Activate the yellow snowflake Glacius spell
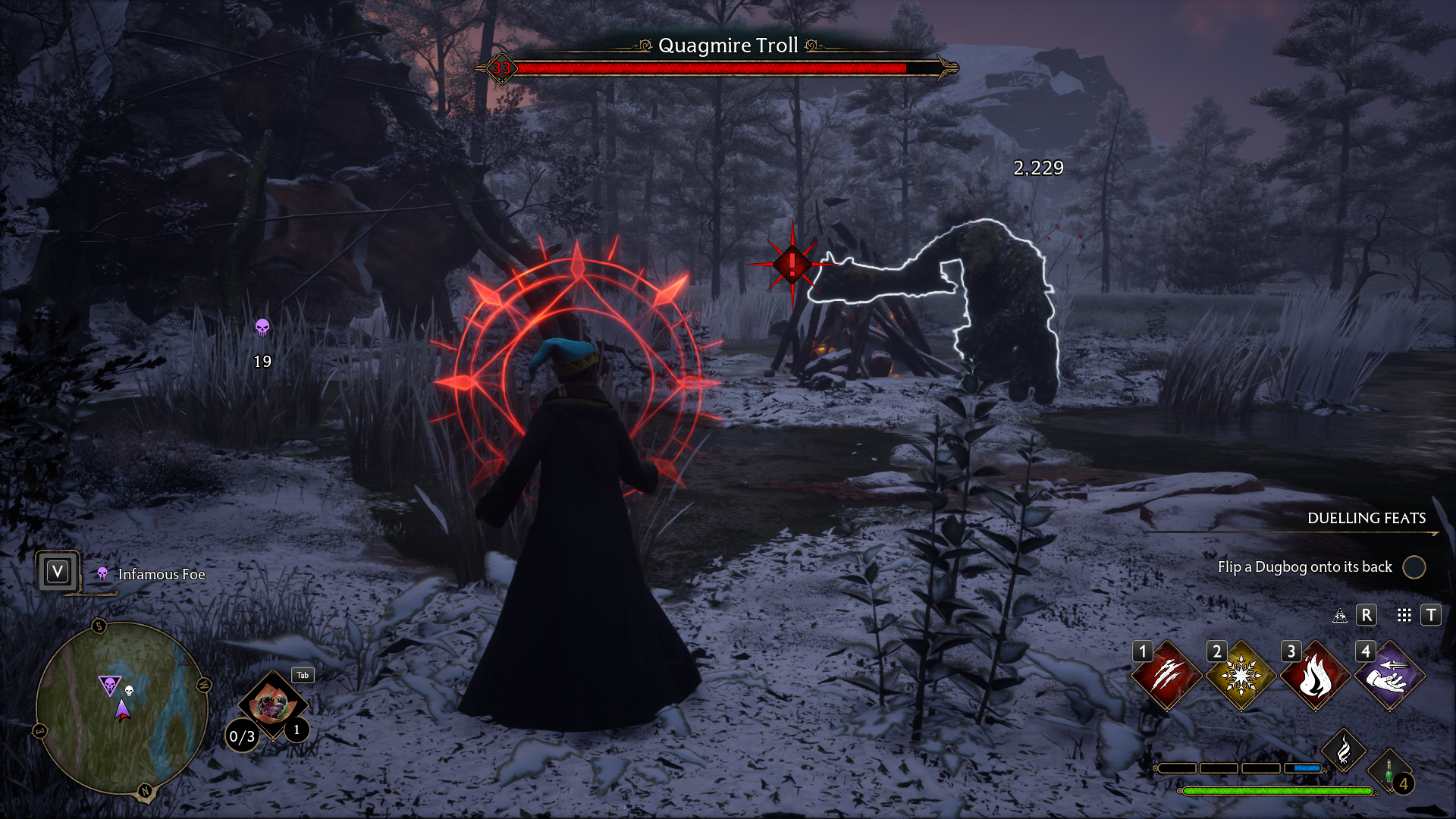Screen dimensions: 1456x819 [1240, 676]
